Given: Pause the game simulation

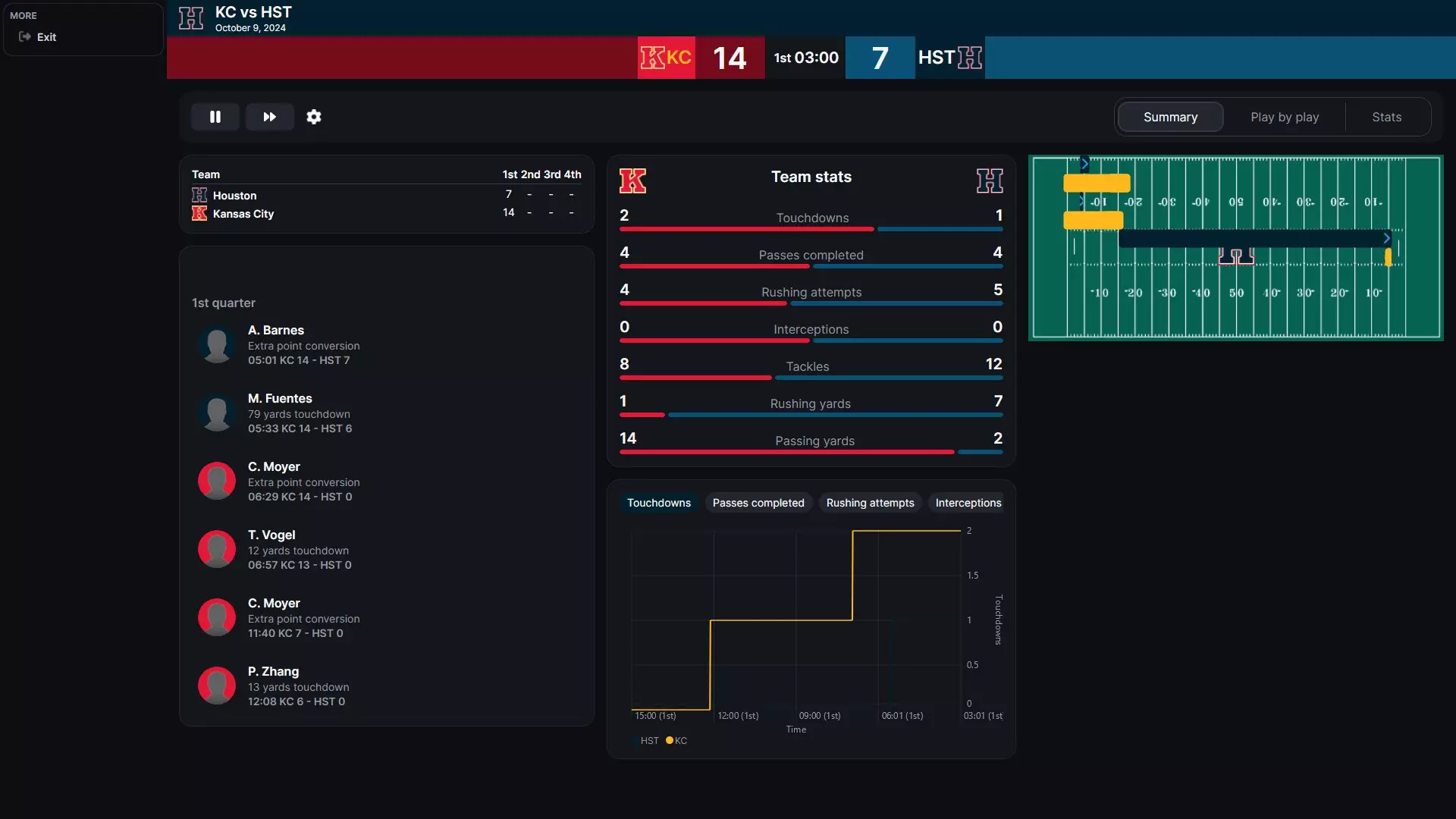Looking at the screenshot, I should 215,117.
